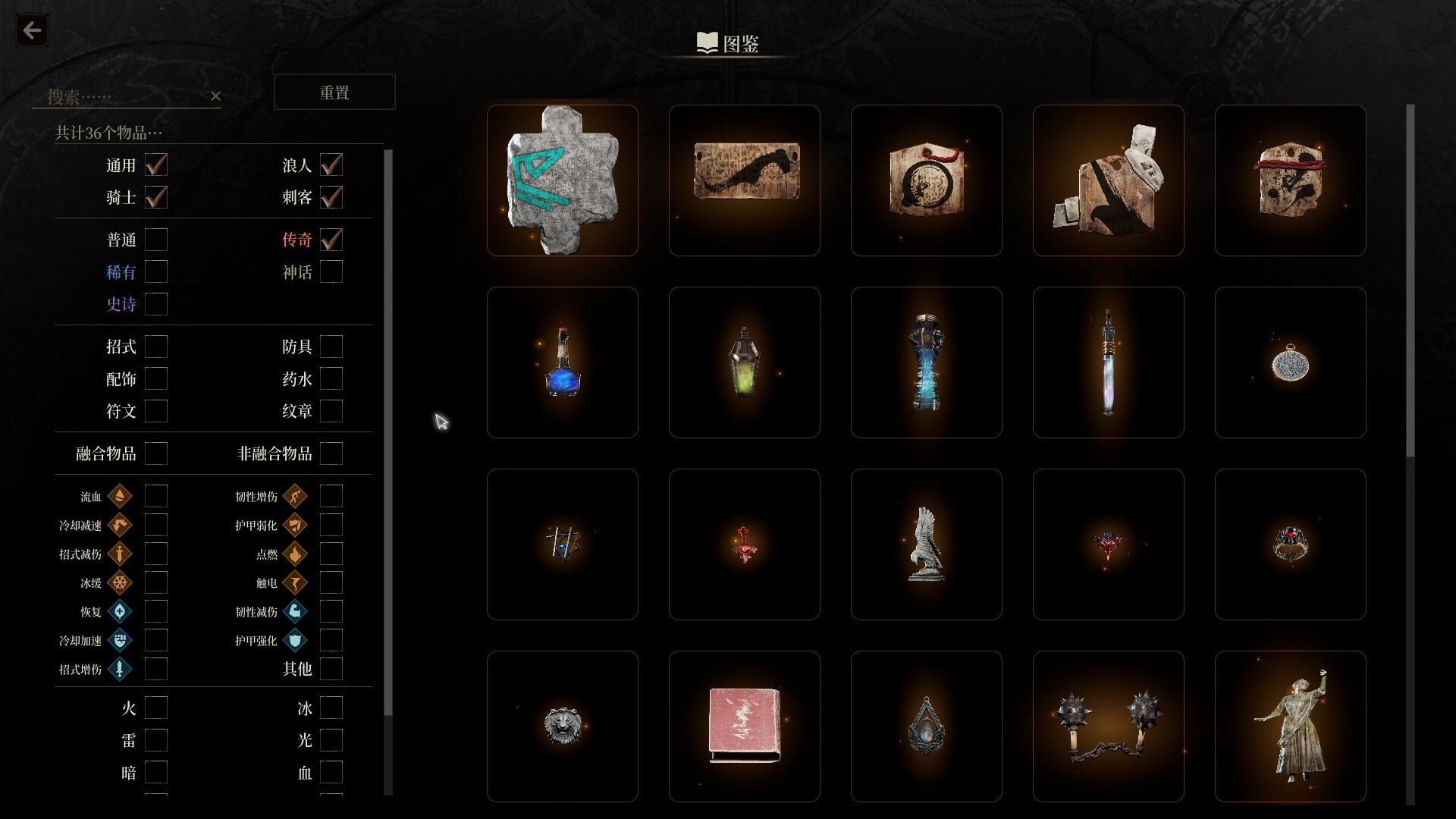Click the frost slow (冰缓) effect icon
The width and height of the screenshot is (1456, 819).
(120, 582)
